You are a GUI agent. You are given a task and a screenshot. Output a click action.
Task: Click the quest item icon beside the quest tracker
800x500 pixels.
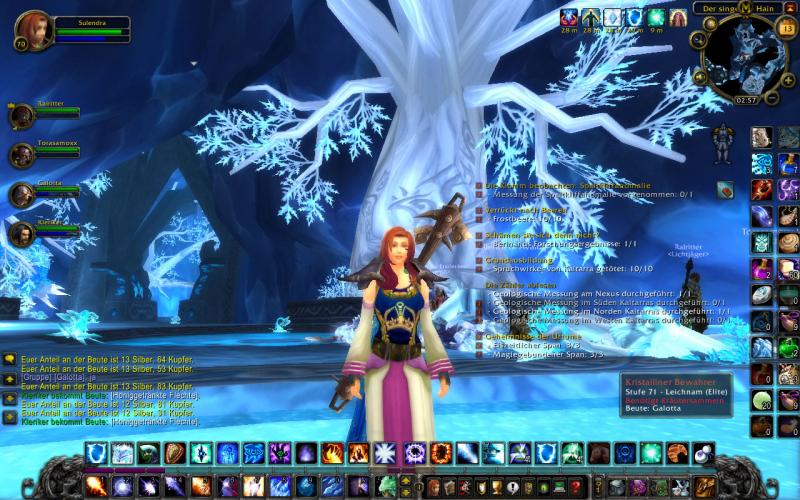[x=725, y=188]
